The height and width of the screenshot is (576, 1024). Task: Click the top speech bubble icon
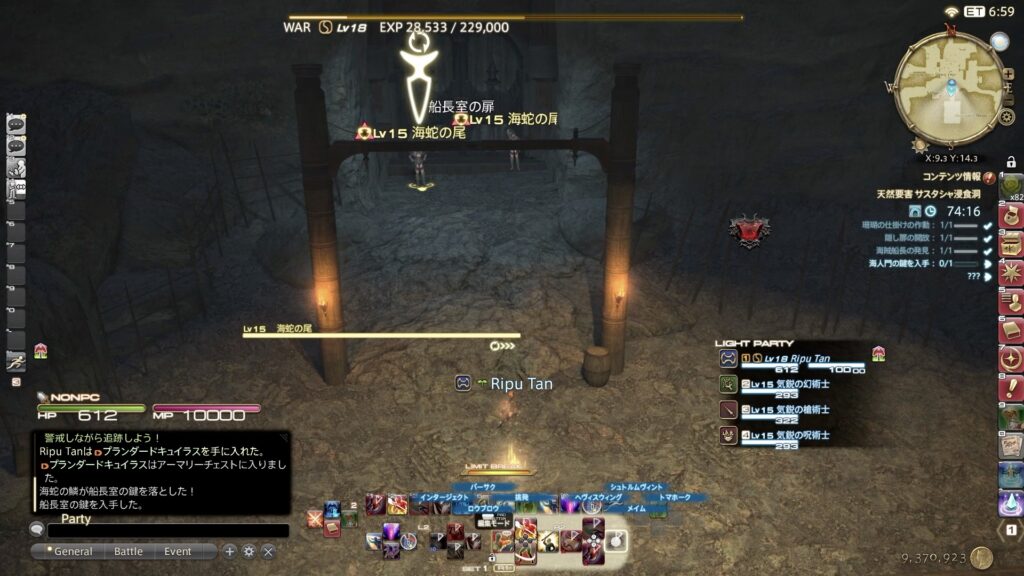click(x=15, y=124)
